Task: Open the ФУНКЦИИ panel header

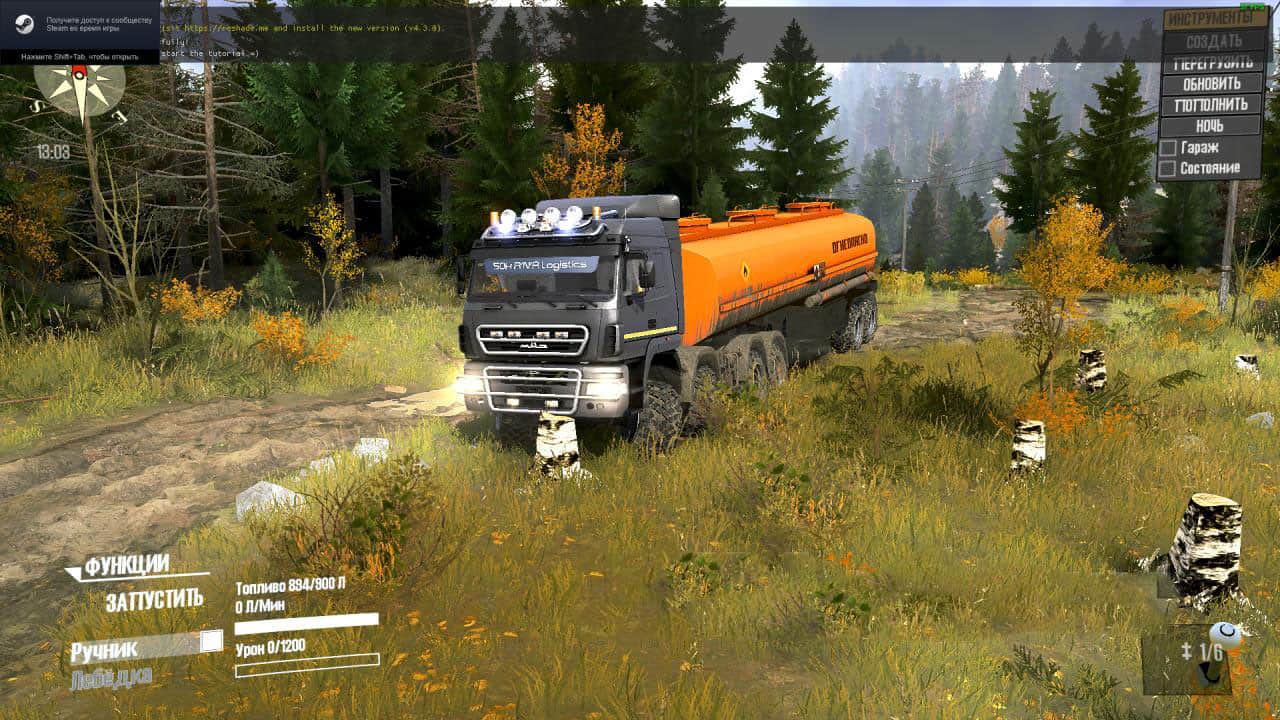Action: click(126, 566)
